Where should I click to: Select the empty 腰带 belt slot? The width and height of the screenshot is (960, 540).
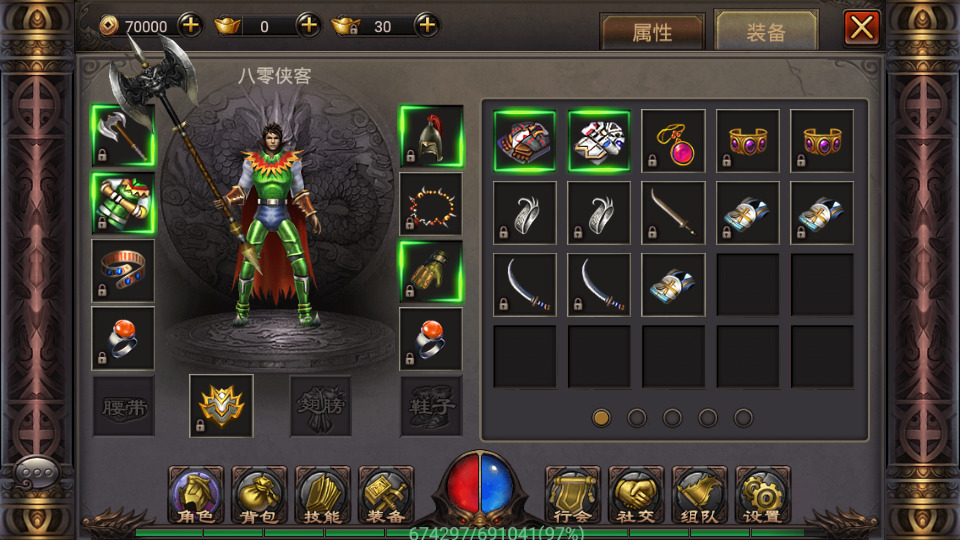pos(123,405)
